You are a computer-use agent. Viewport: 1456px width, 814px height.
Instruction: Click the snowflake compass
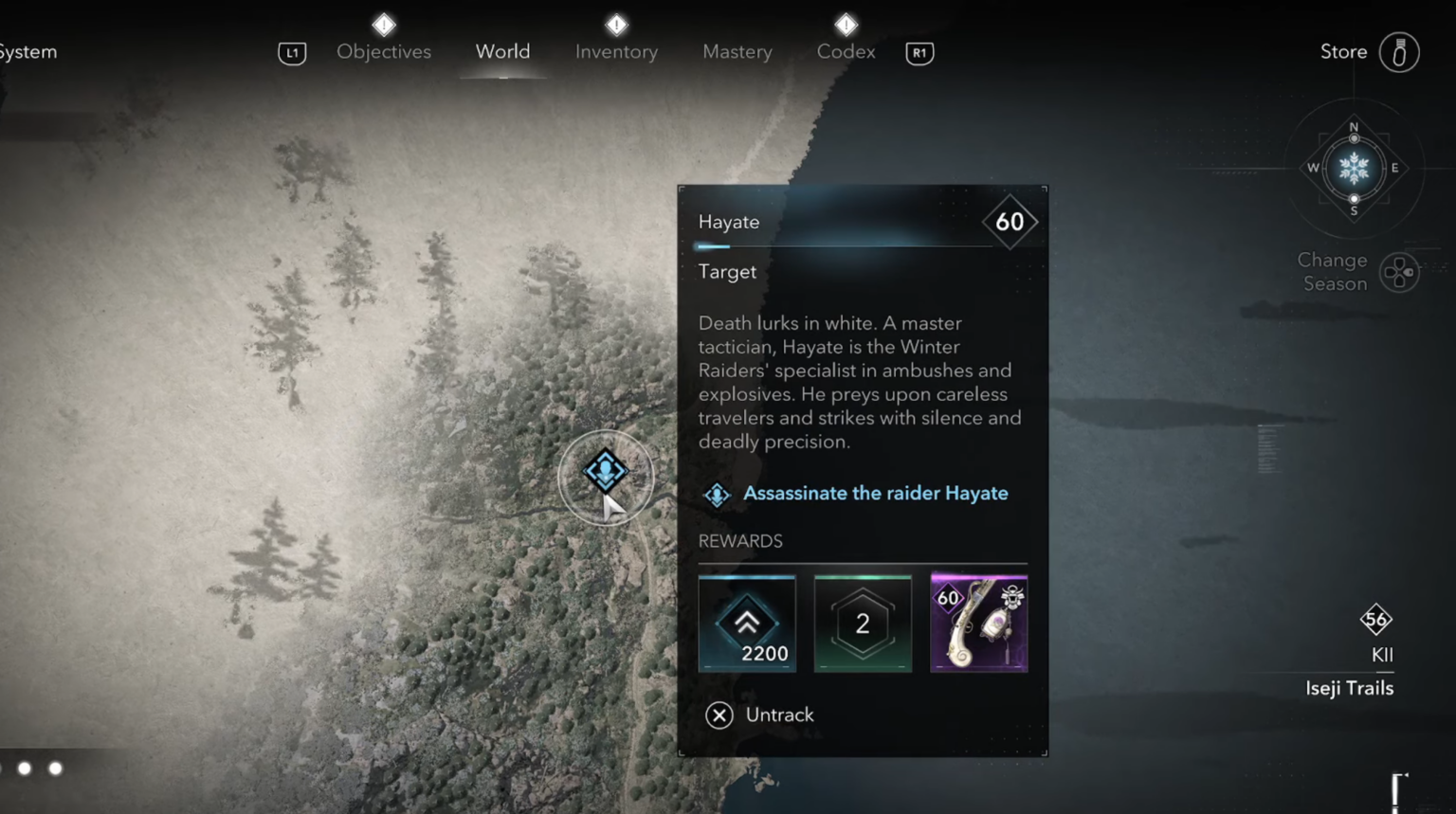point(1354,169)
